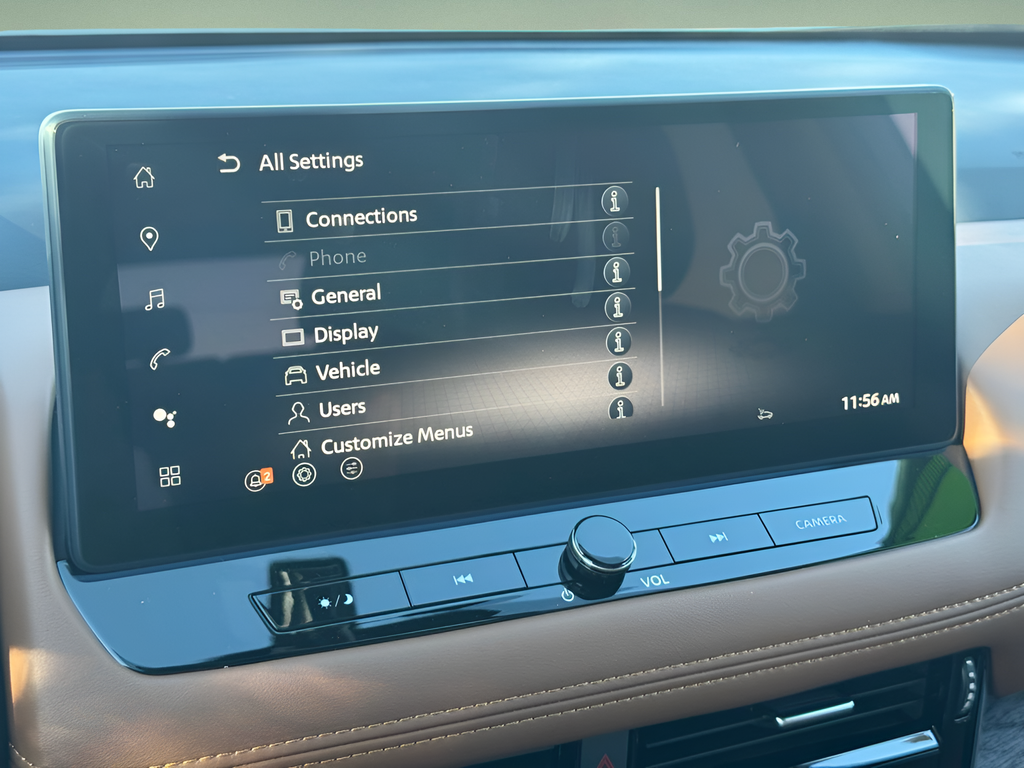This screenshot has height=768, width=1024.
Task: View info for the Vehicle entry
Action: pyautogui.click(x=620, y=376)
